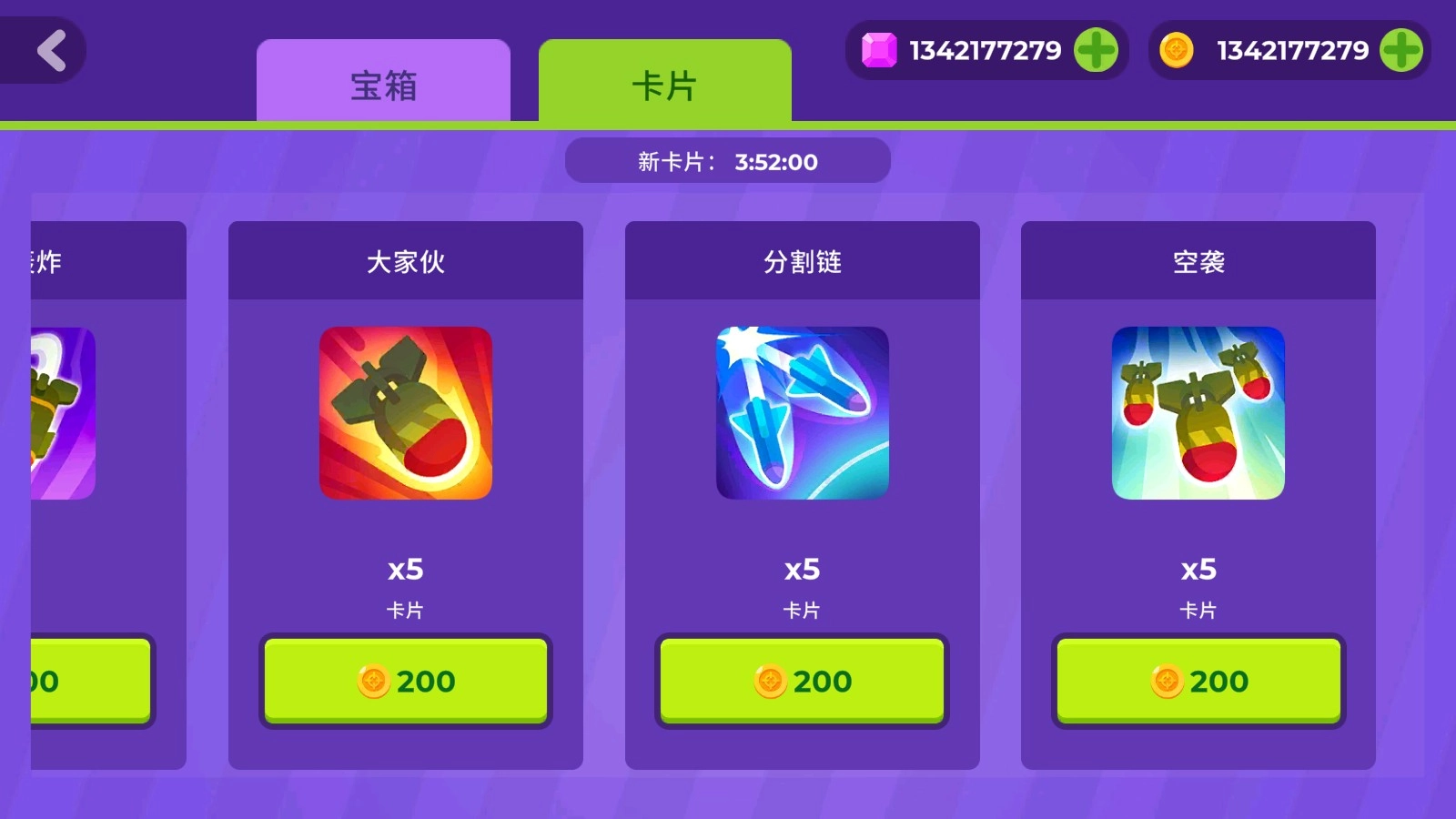Screen dimensions: 1456x819
Task: Switch to the 宝箱 tab
Action: (x=383, y=84)
